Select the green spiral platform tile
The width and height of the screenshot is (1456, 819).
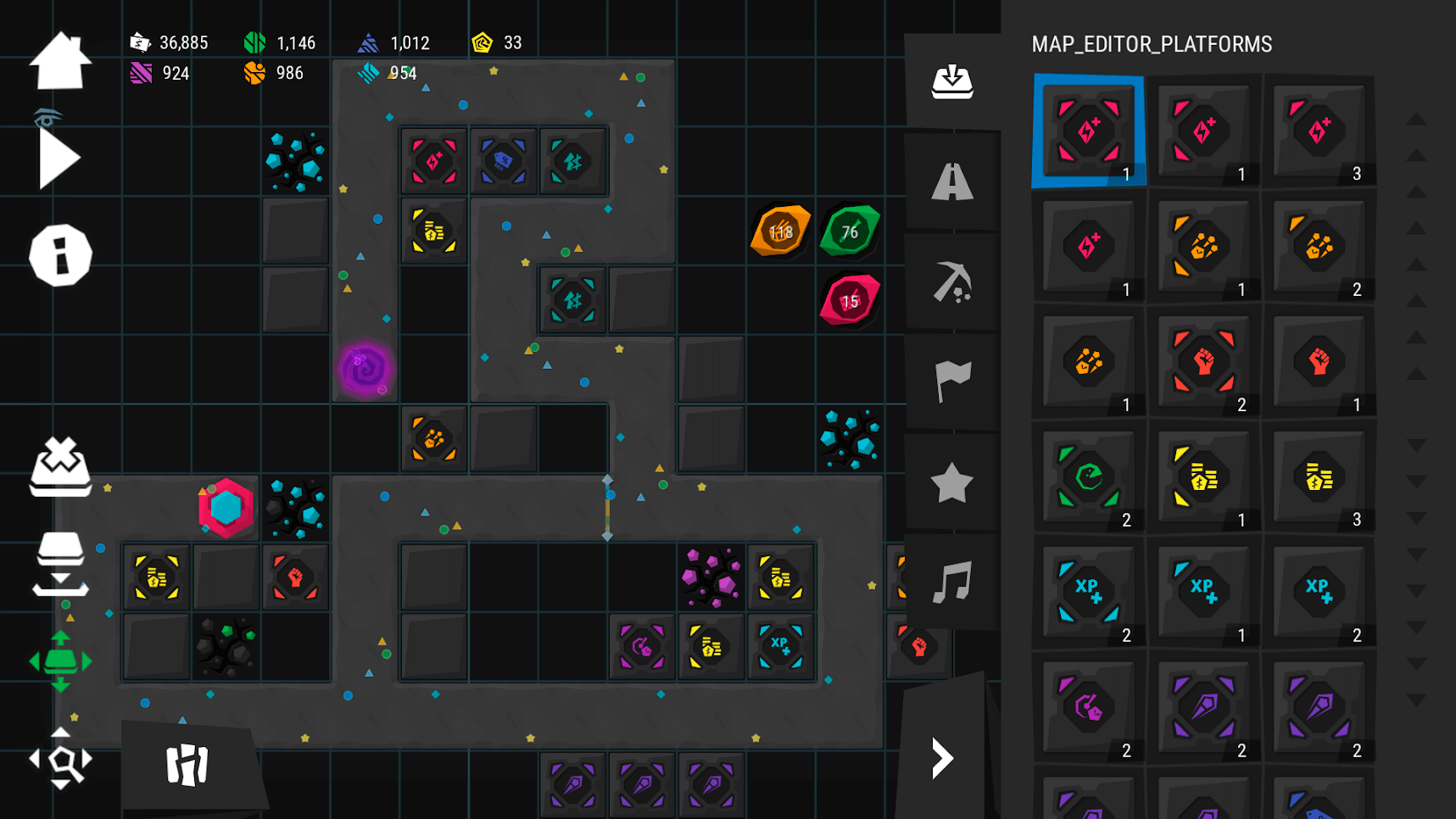coord(1089,477)
